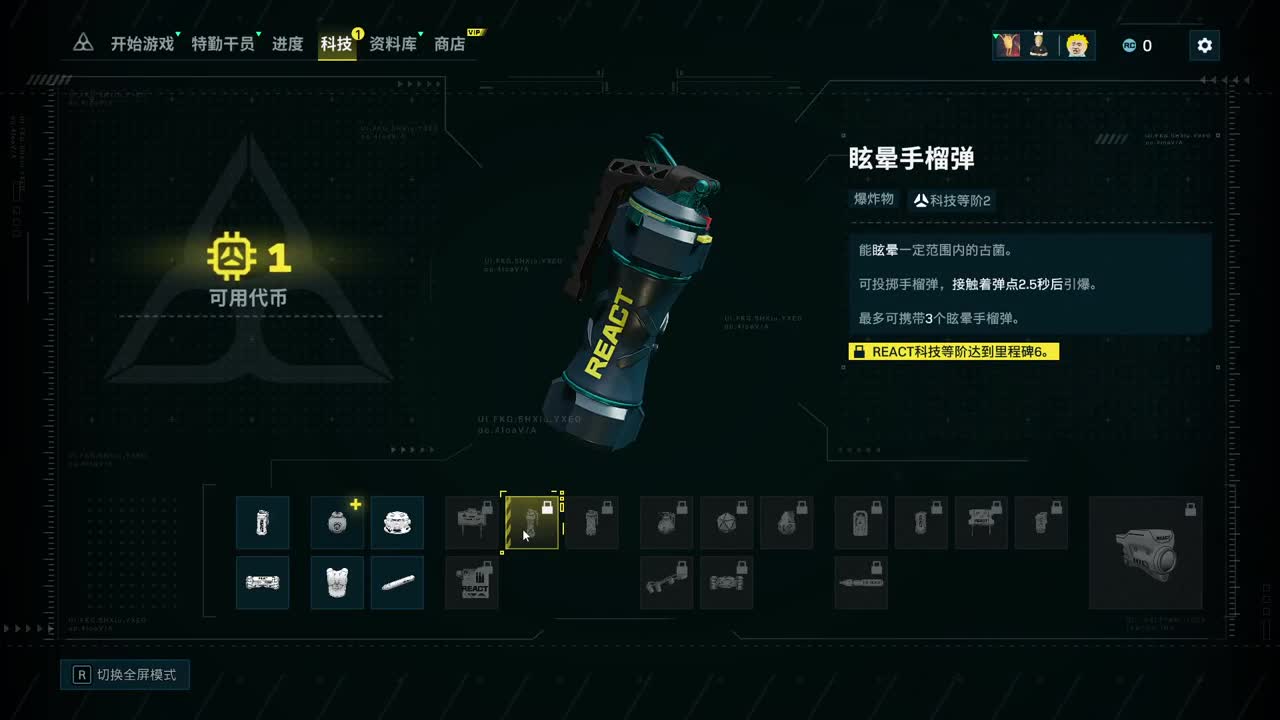Click the 爆炸物 category tag

(874, 198)
